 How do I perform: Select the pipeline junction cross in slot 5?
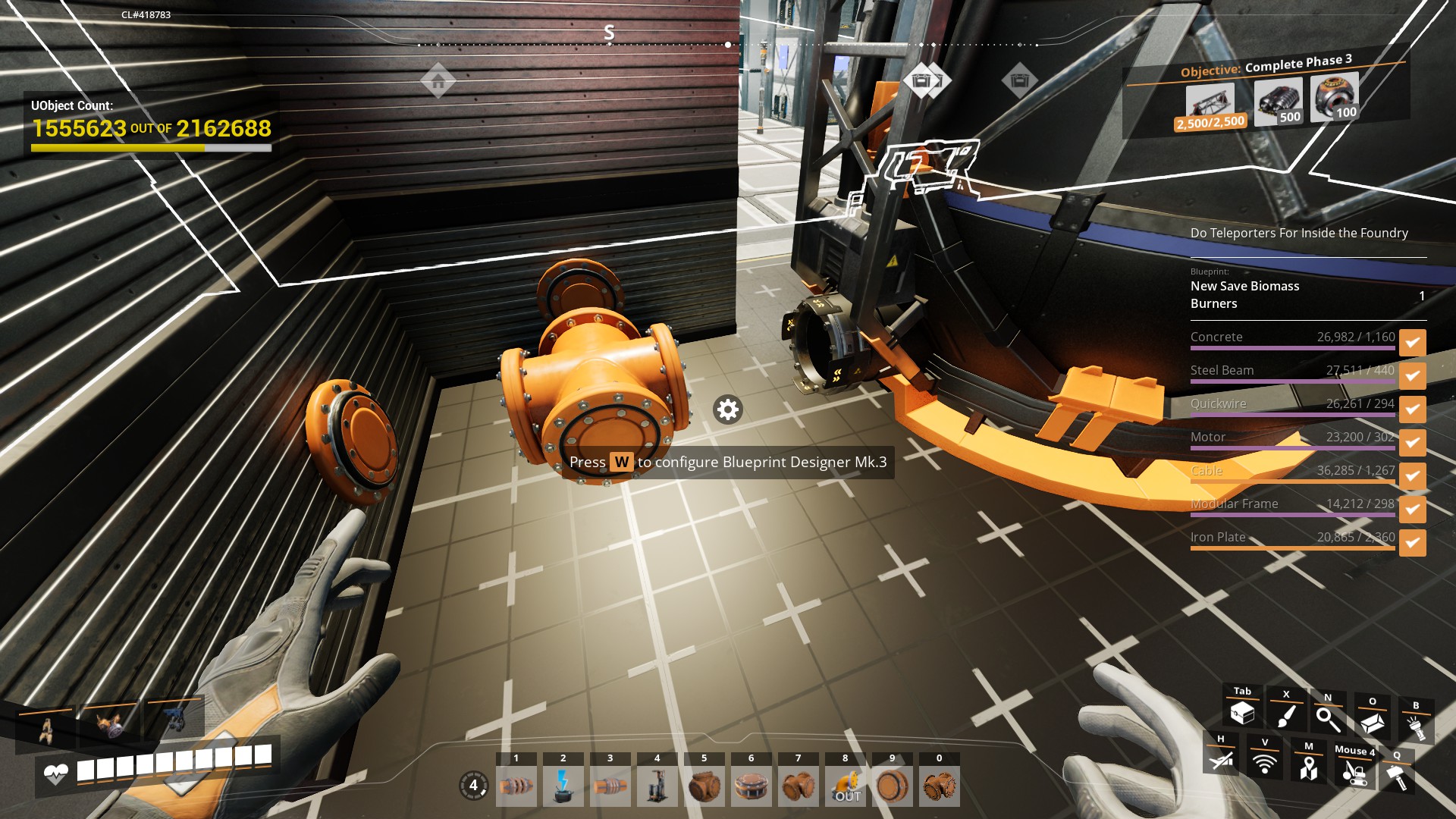(x=704, y=786)
